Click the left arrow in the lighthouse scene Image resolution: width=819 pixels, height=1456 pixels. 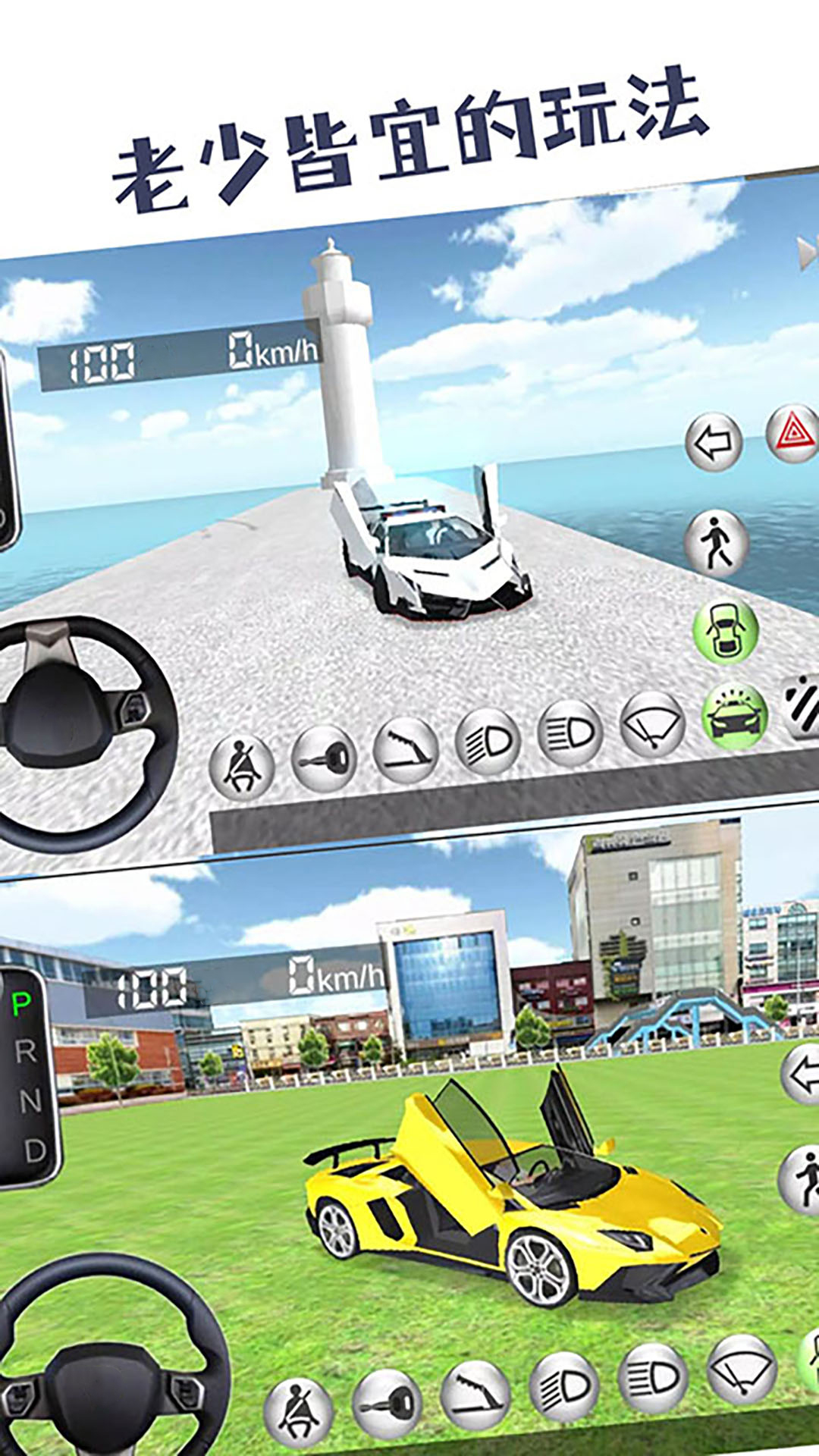[713, 442]
